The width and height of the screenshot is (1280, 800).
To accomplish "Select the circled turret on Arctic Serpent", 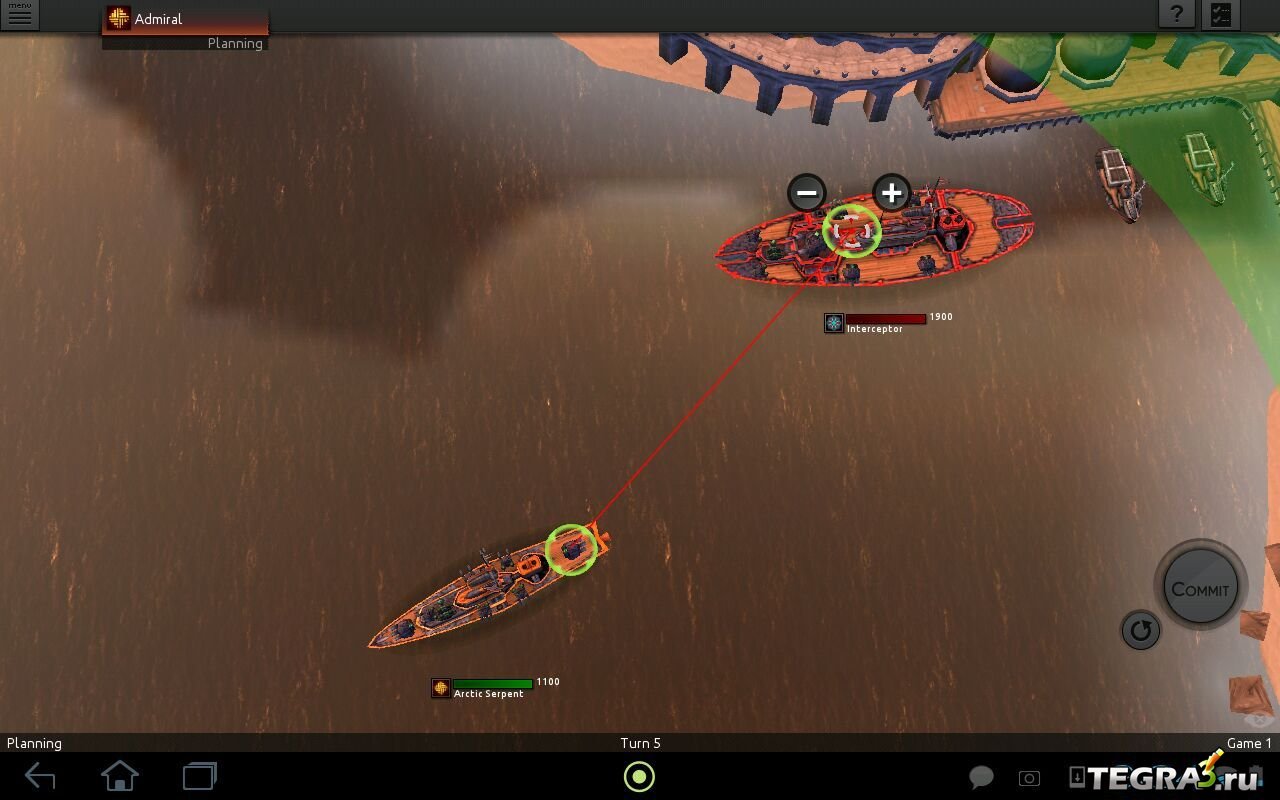I will pyautogui.click(x=571, y=549).
